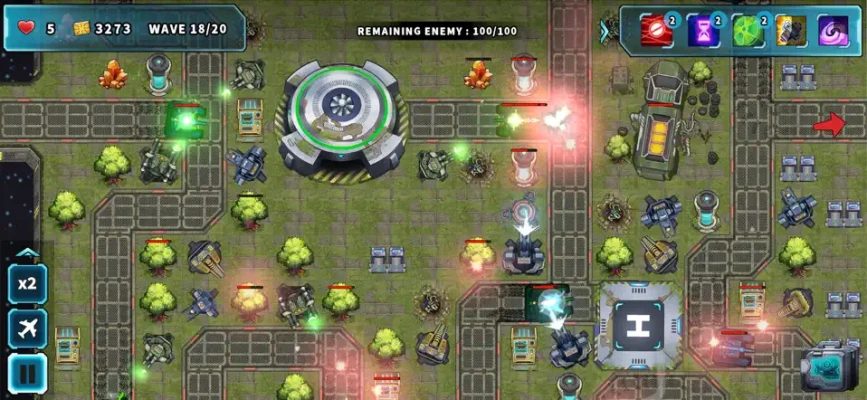
Task: Activate the red laser net ability
Action: 655,30
